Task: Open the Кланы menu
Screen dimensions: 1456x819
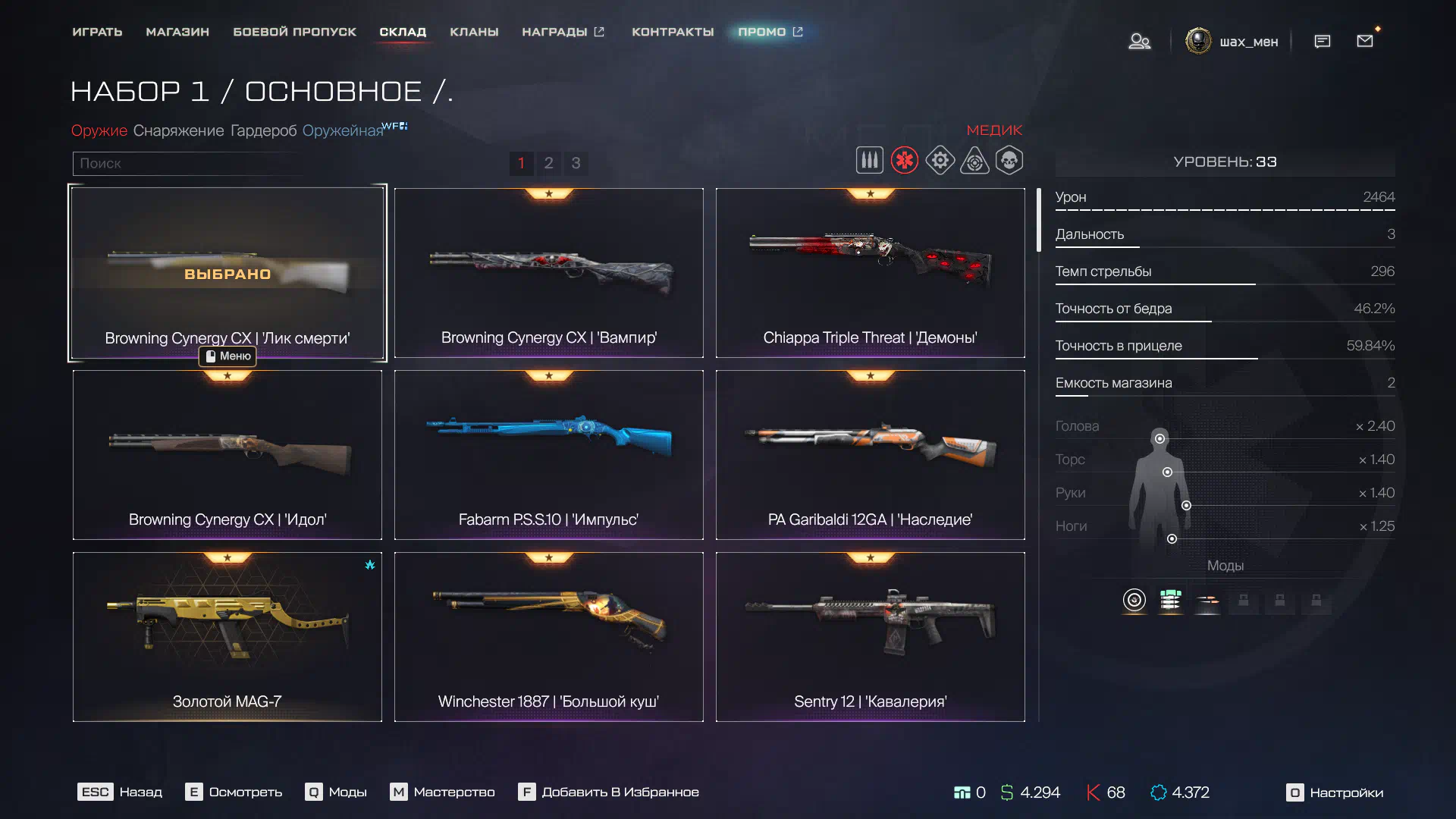Action: click(474, 32)
